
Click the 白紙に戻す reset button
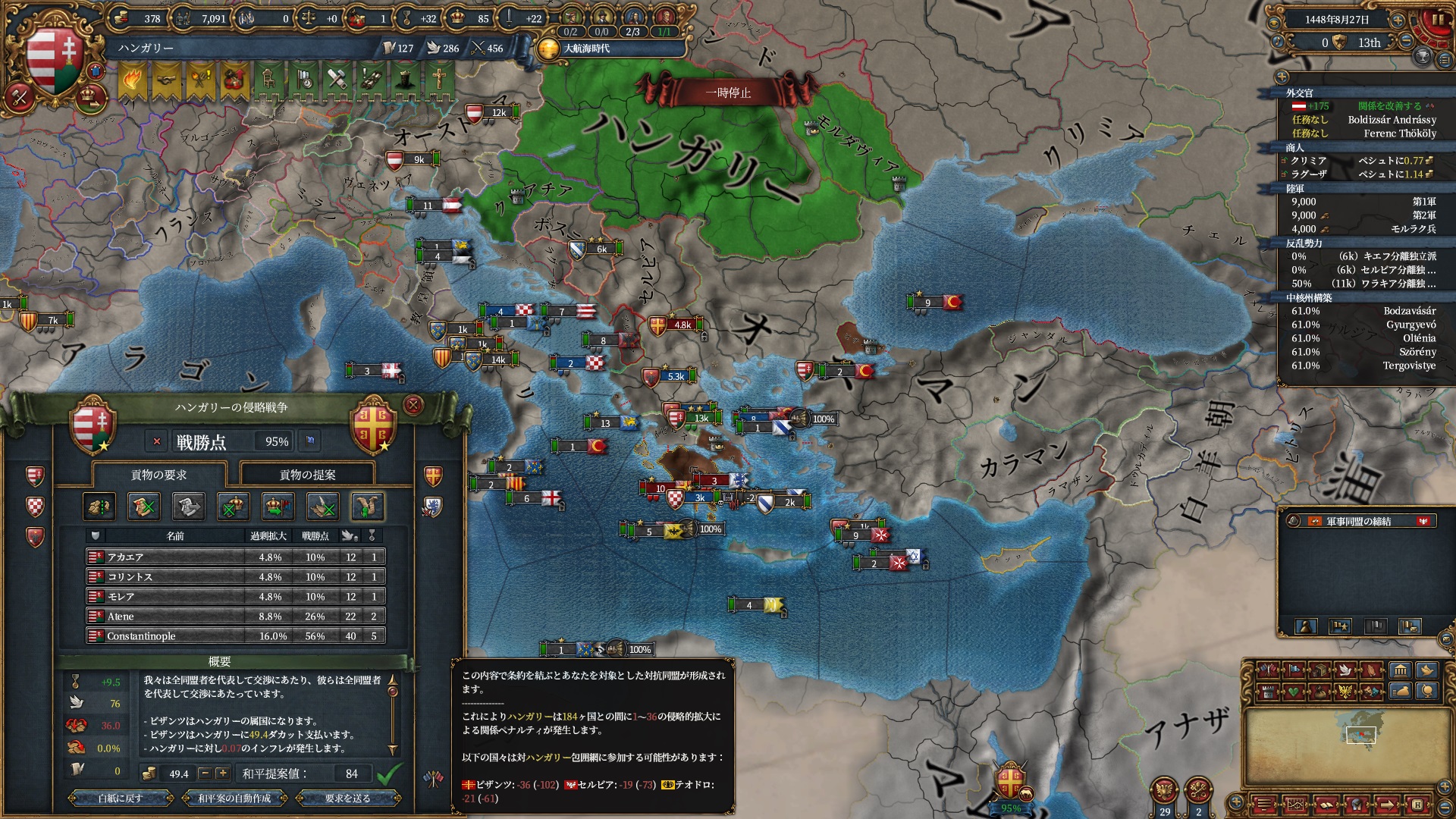121,798
